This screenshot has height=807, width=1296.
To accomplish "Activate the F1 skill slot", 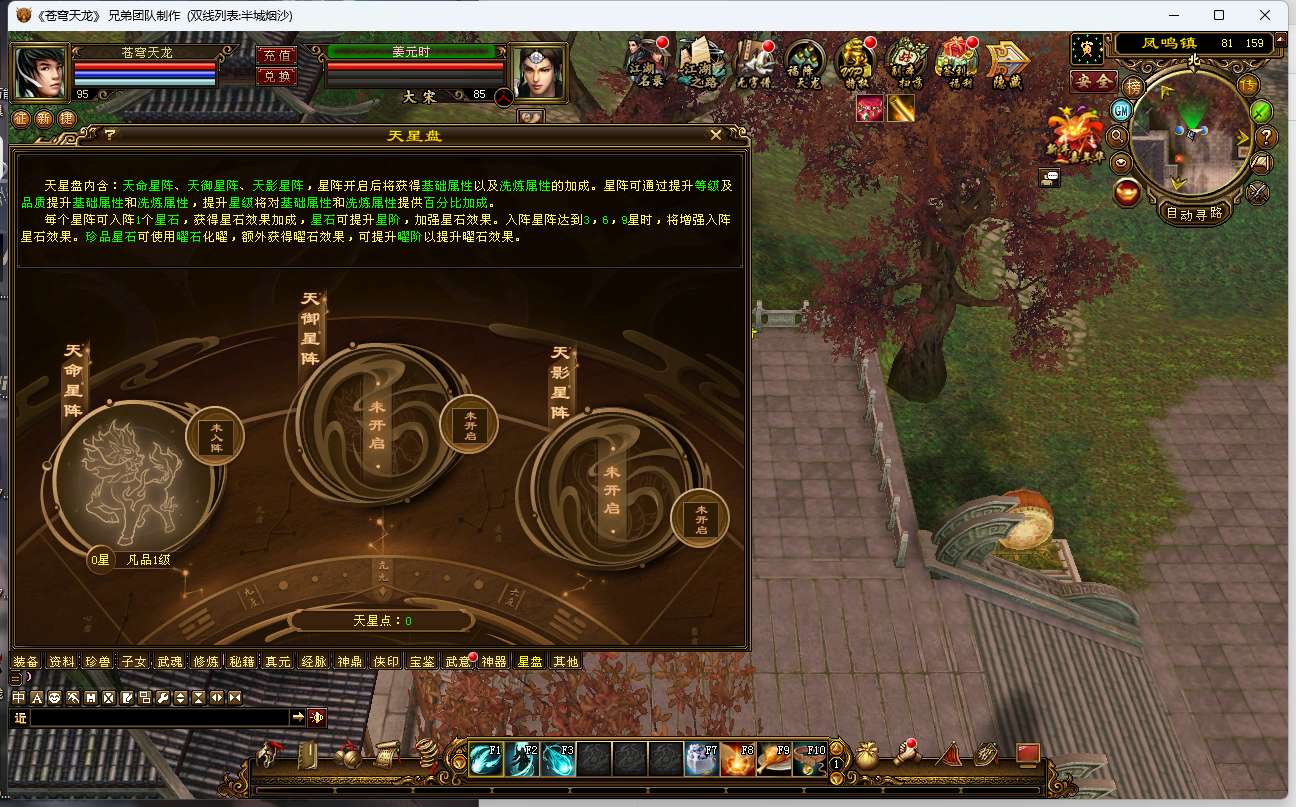I will coord(486,759).
